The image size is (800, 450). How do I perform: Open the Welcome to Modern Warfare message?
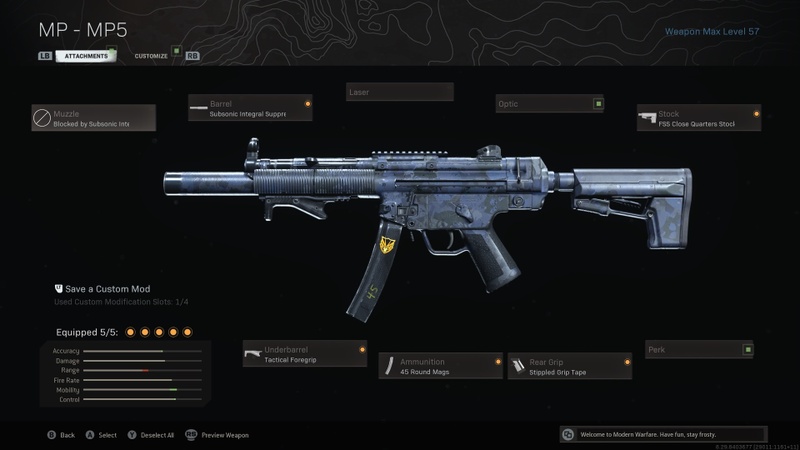[x=665, y=434]
